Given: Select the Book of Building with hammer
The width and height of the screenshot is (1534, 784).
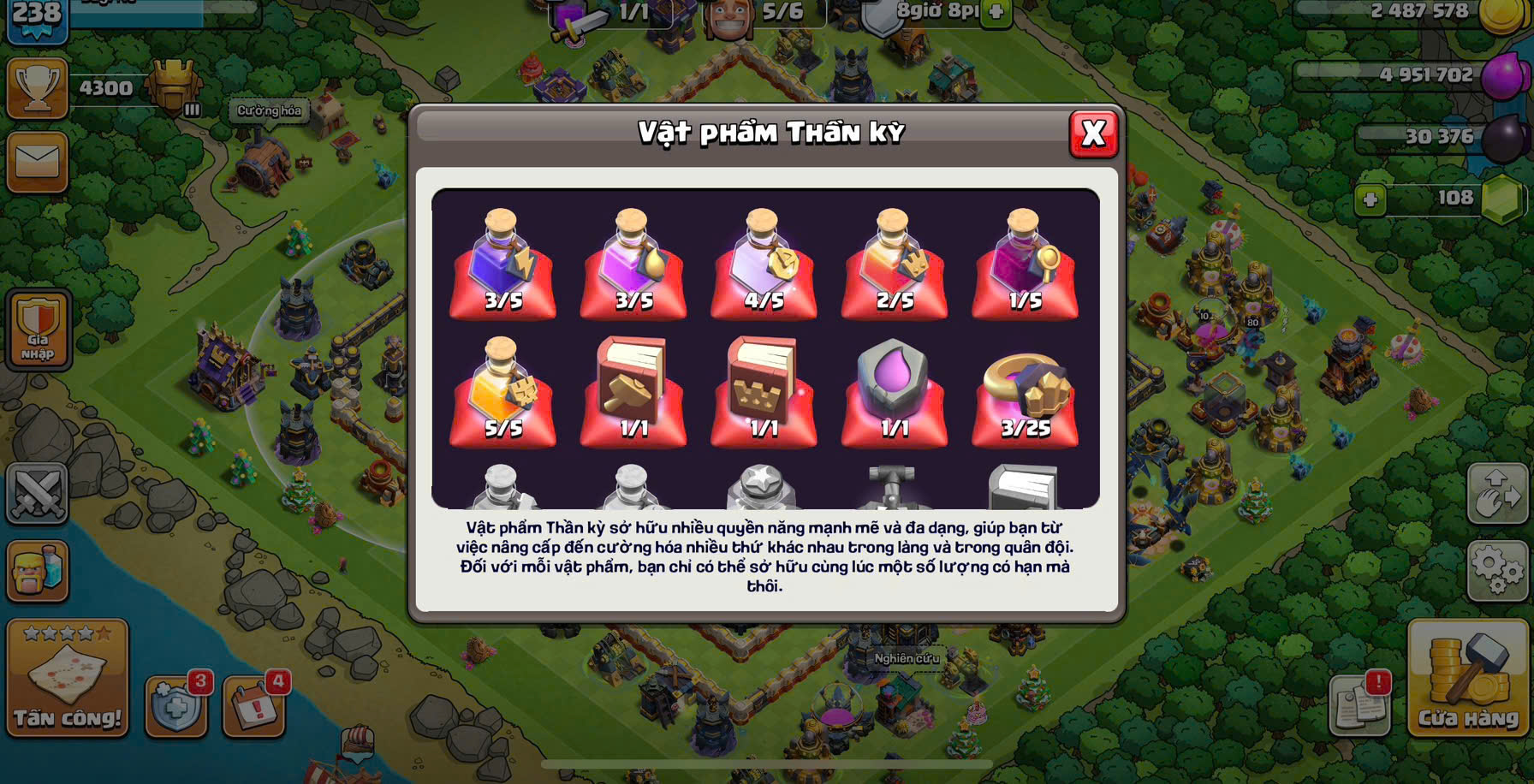Looking at the screenshot, I should 633,392.
